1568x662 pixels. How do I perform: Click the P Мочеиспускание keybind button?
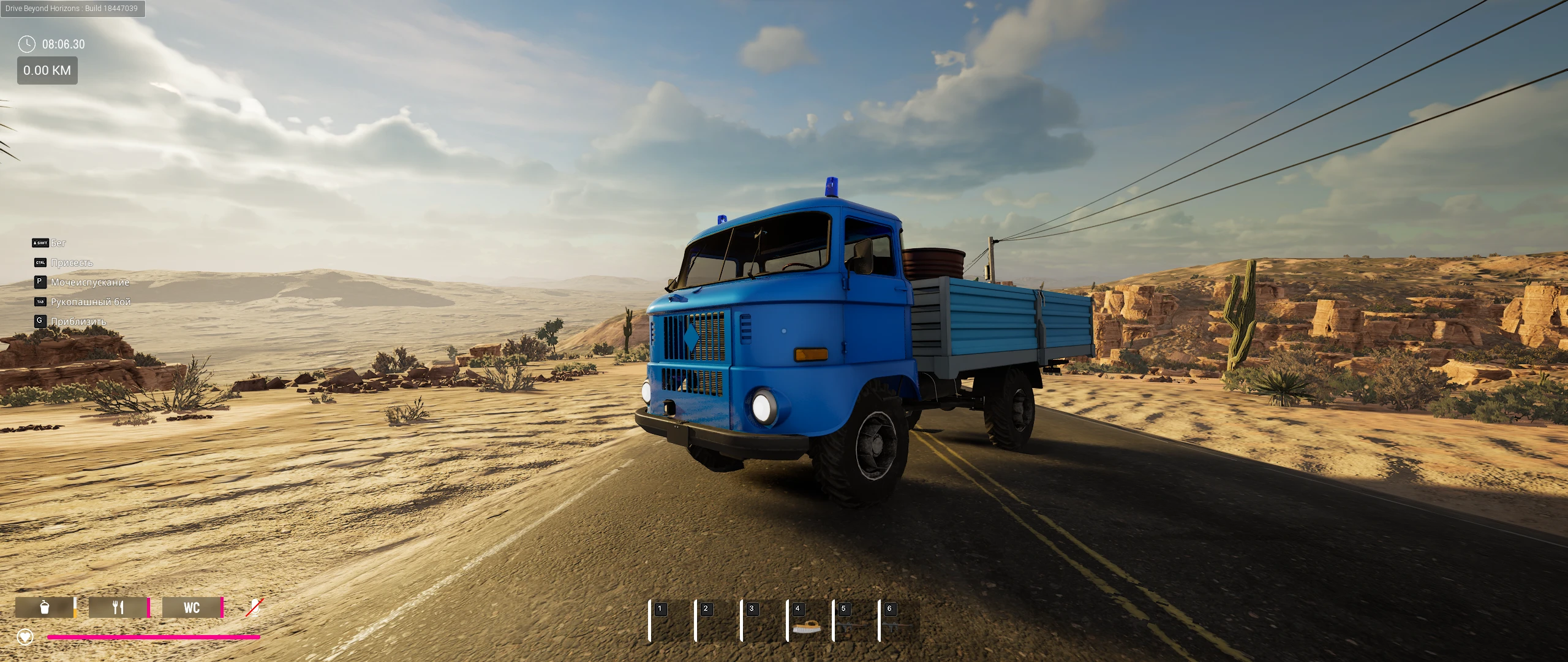[39, 282]
